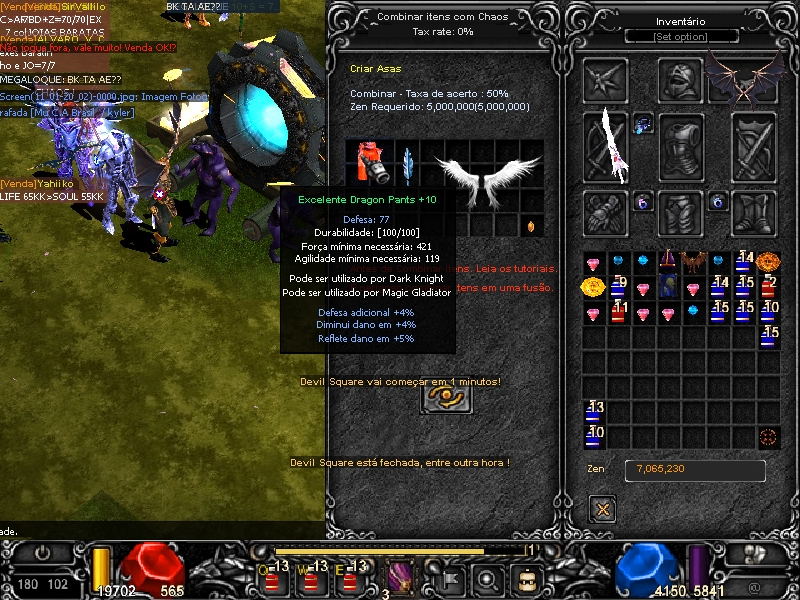Click the Chaos combine button
Image resolution: width=800 pixels, height=600 pixels.
point(447,398)
